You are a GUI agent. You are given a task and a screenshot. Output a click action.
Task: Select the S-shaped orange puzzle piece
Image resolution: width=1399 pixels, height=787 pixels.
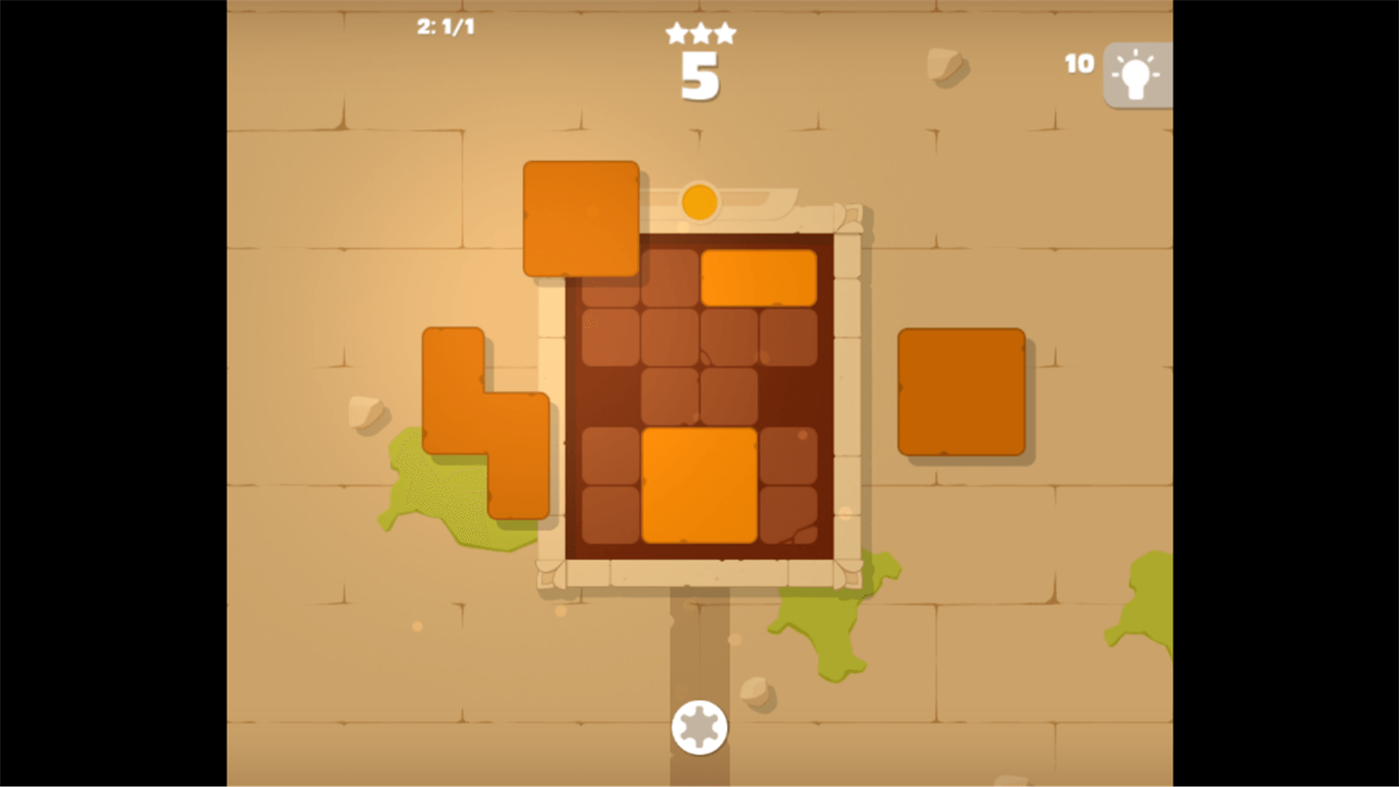coord(480,420)
